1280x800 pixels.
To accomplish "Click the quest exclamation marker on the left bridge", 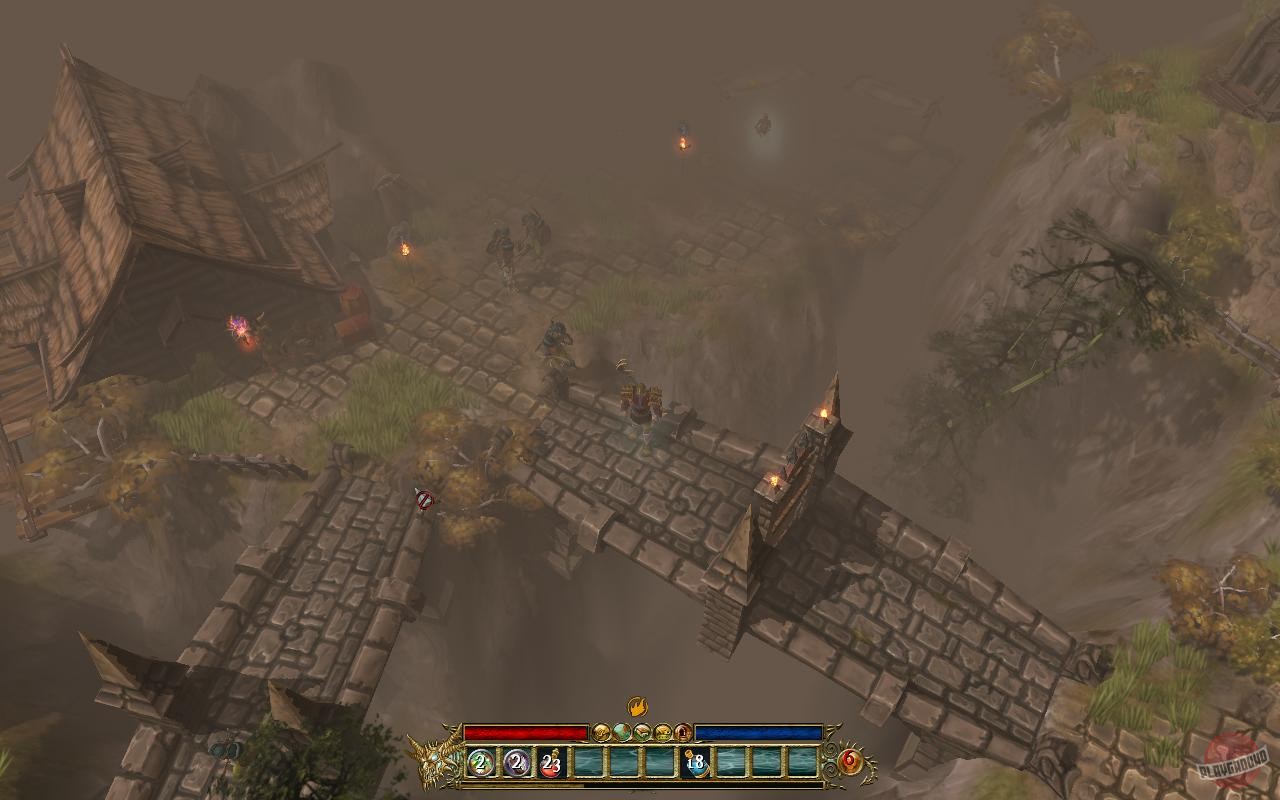I will (x=424, y=497).
